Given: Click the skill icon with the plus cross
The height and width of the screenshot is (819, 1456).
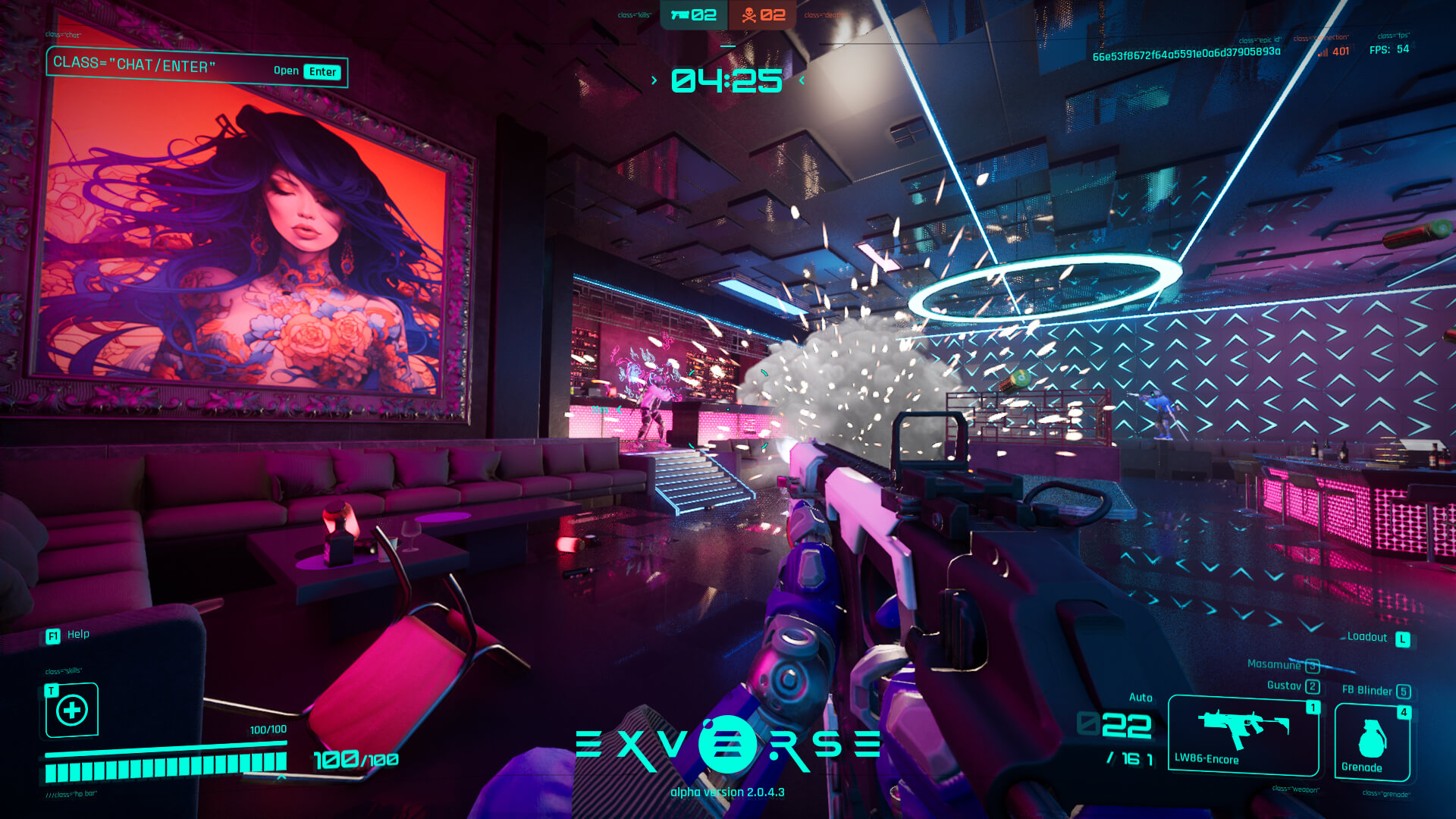Looking at the screenshot, I should point(72,711).
